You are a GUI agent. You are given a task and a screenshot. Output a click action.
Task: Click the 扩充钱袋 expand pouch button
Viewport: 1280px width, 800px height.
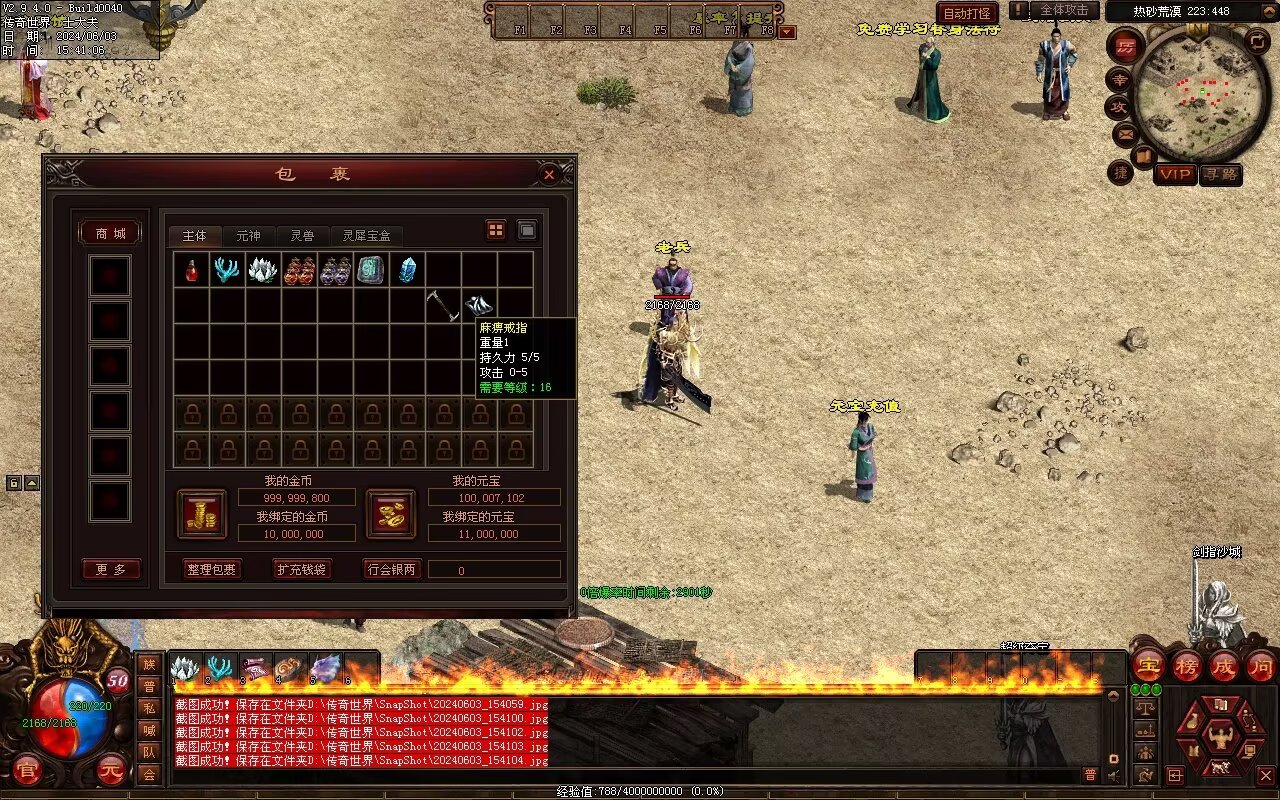pos(301,569)
